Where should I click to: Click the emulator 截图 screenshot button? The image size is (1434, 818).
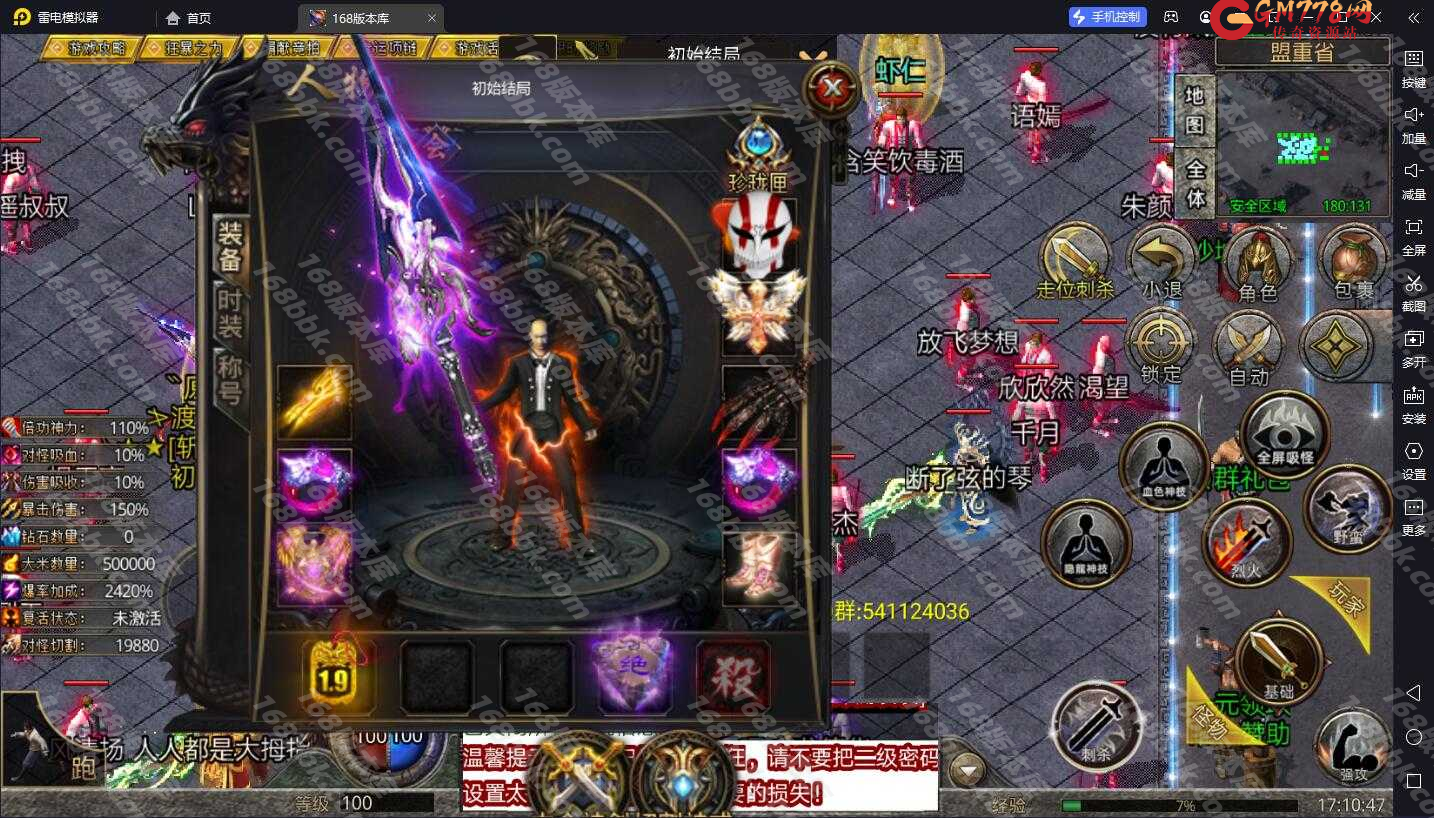[1413, 291]
